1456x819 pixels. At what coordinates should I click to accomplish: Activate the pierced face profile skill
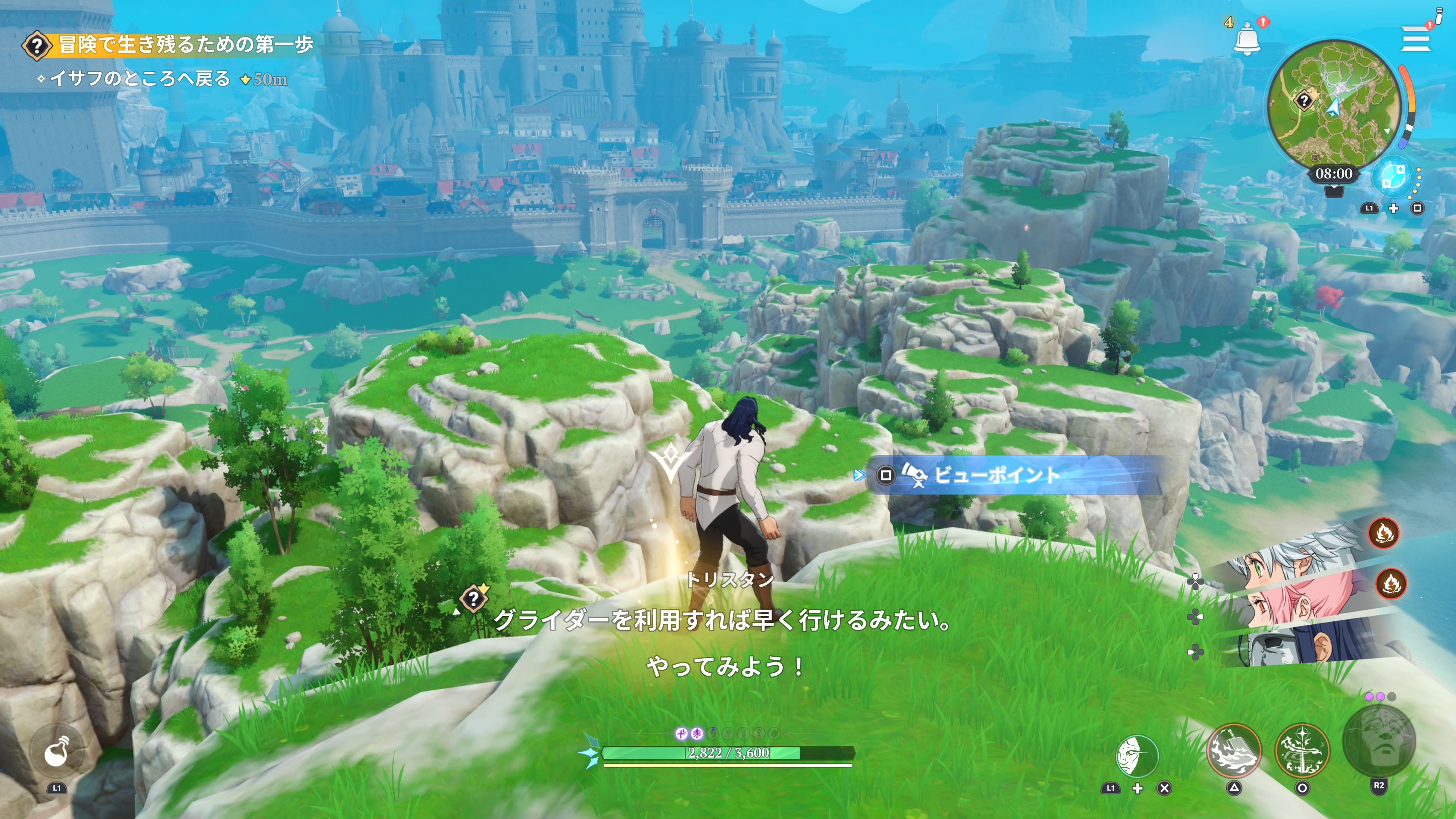(x=1137, y=756)
